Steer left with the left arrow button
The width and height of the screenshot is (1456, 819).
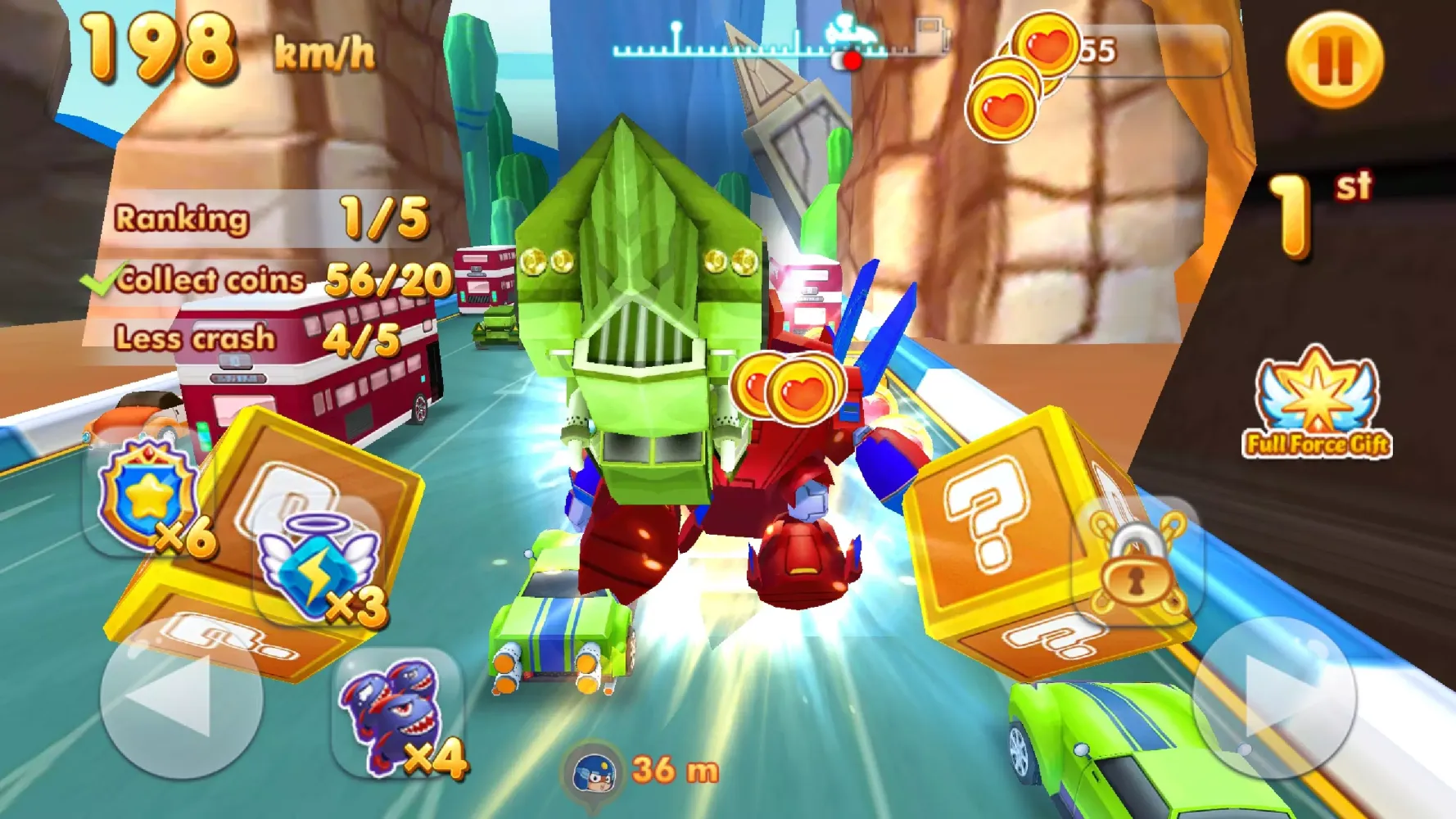[x=181, y=697]
